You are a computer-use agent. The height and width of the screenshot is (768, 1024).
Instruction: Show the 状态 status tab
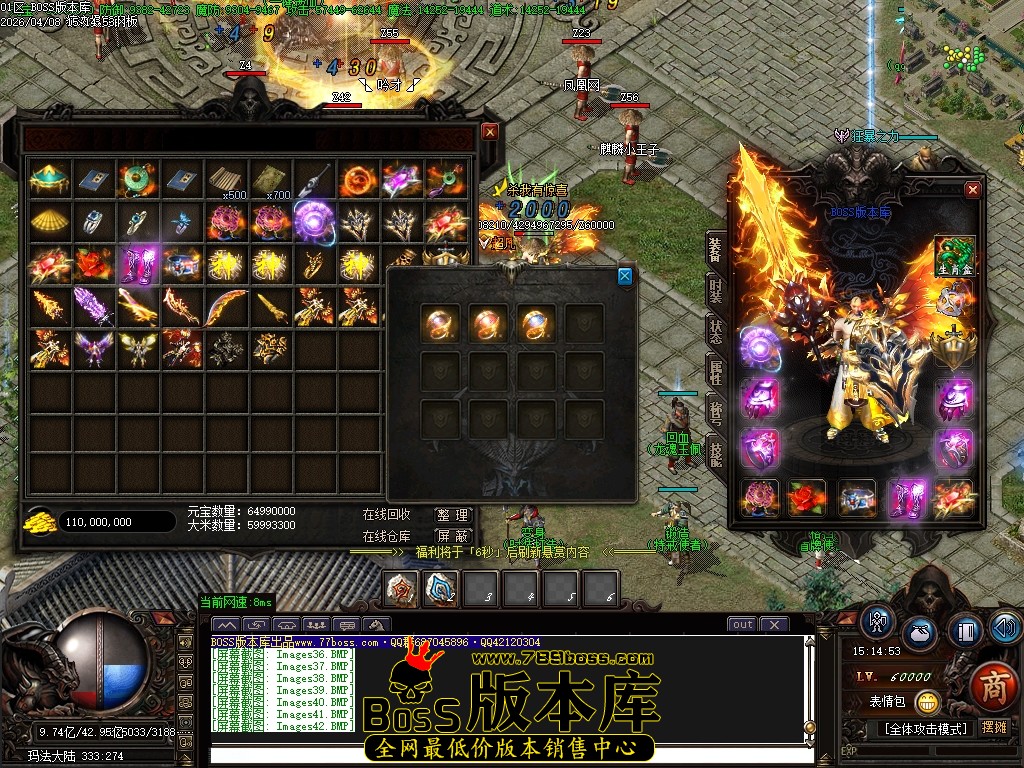click(x=715, y=332)
